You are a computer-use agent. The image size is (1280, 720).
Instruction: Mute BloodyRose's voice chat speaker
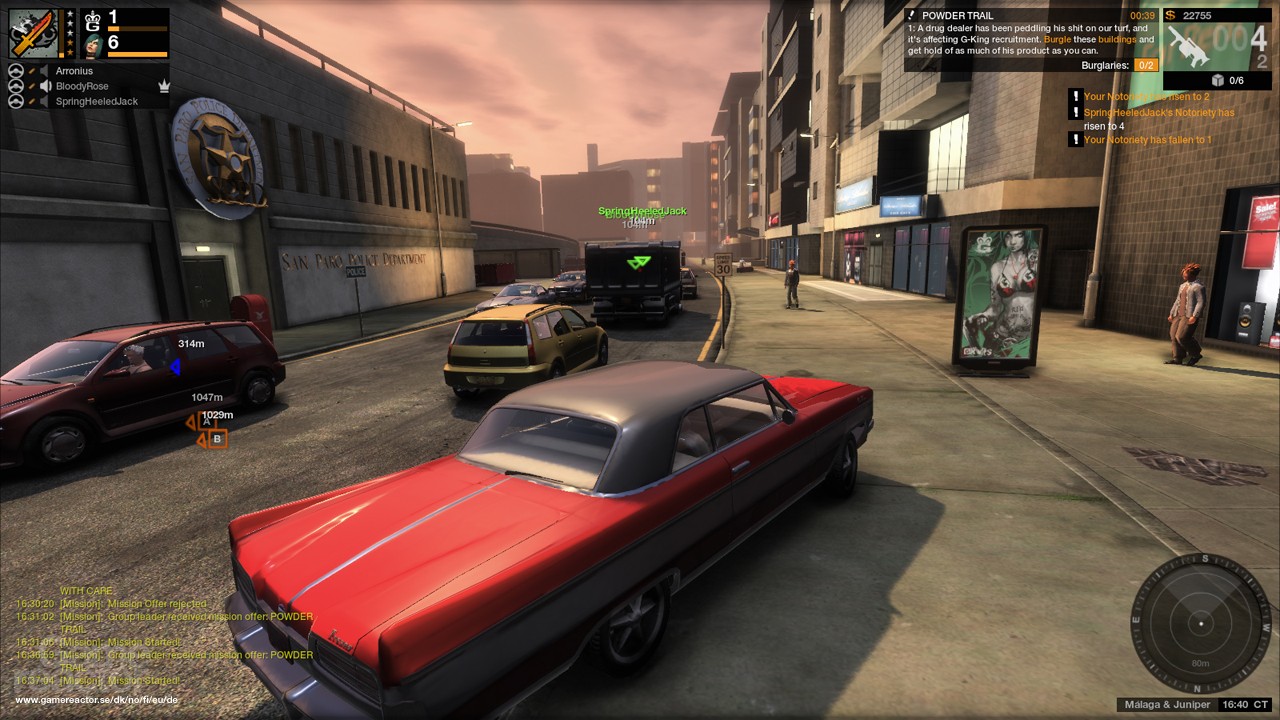(46, 86)
